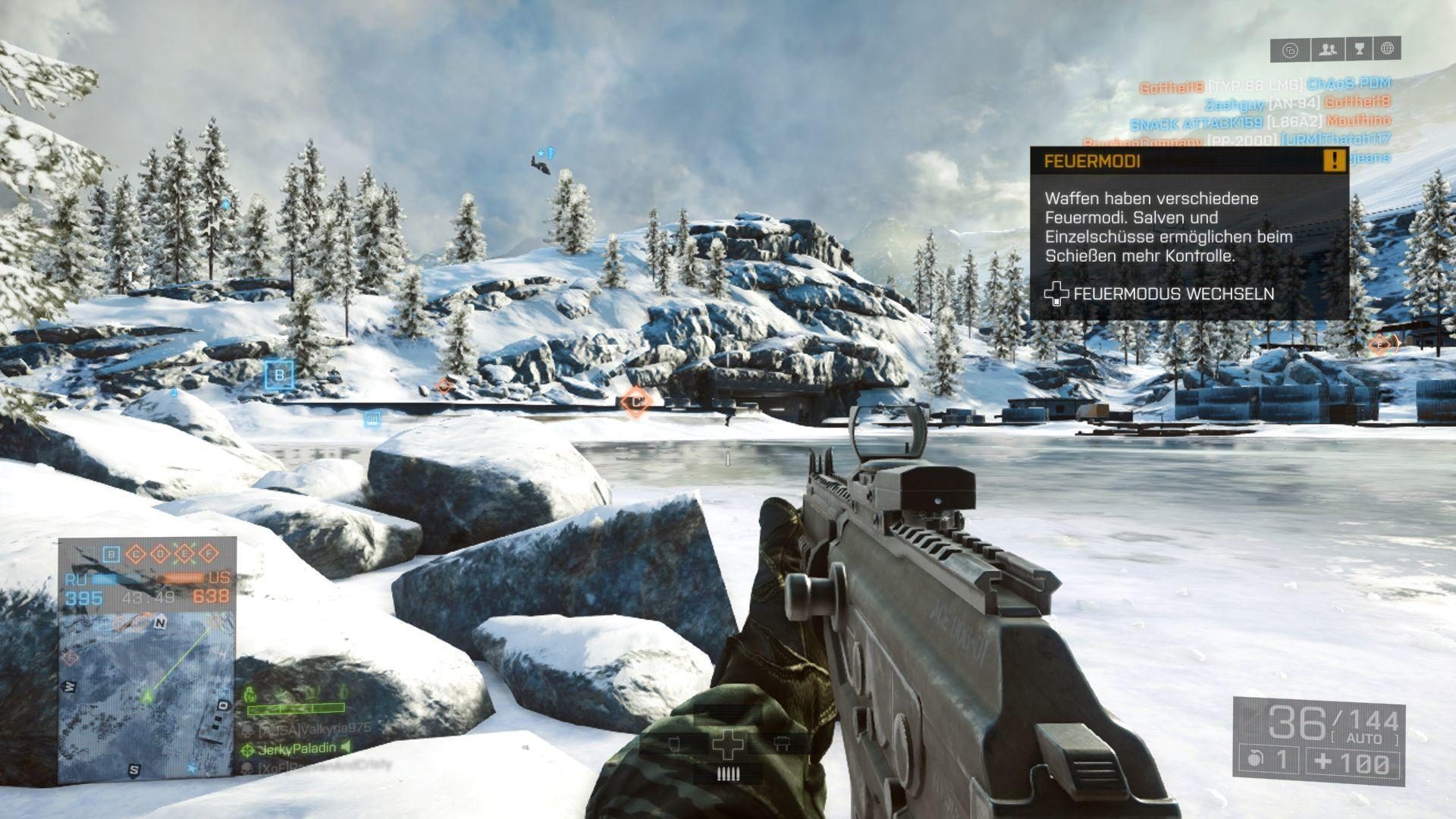Click the bullets ammo gadget icon
The image size is (1456, 819).
pyautogui.click(x=729, y=773)
